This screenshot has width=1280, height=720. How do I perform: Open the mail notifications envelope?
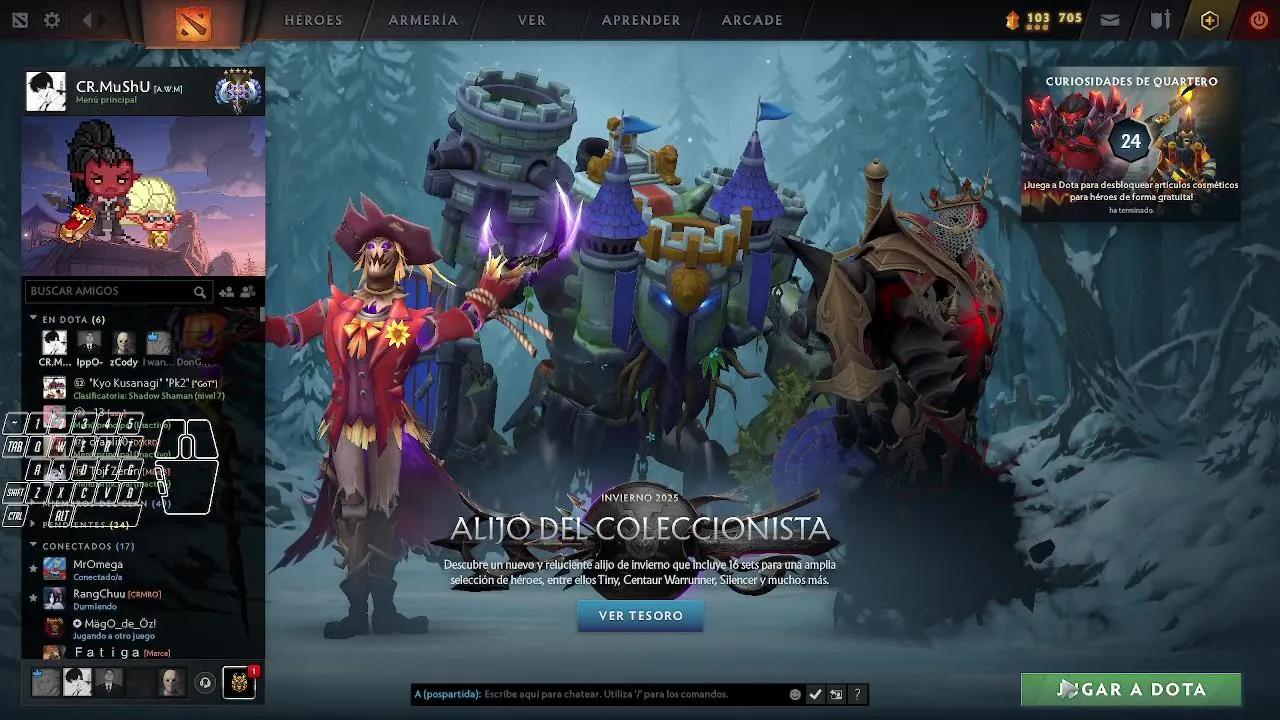pos(1110,19)
